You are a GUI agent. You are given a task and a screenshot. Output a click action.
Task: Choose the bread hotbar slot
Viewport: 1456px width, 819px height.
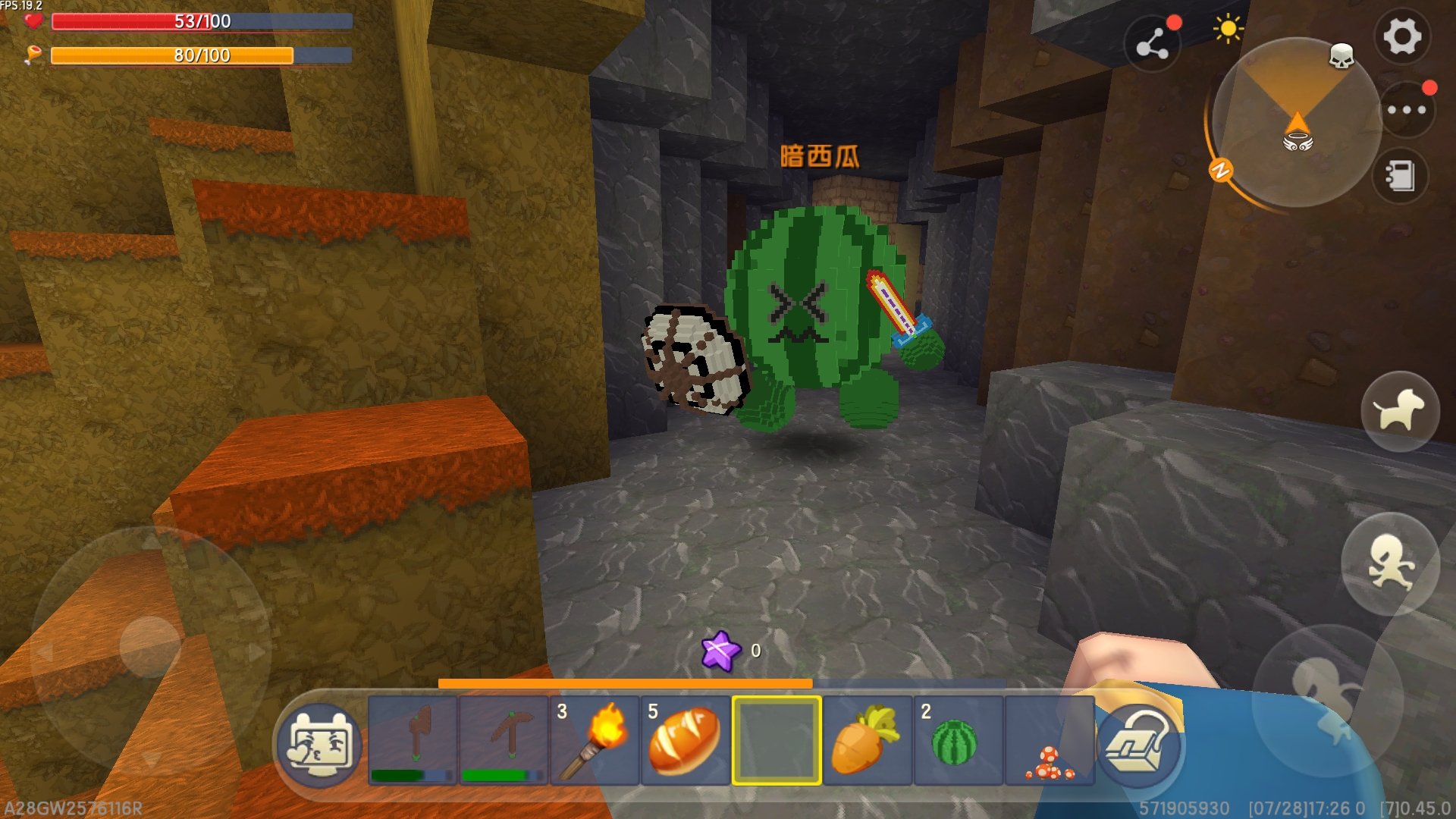click(686, 740)
